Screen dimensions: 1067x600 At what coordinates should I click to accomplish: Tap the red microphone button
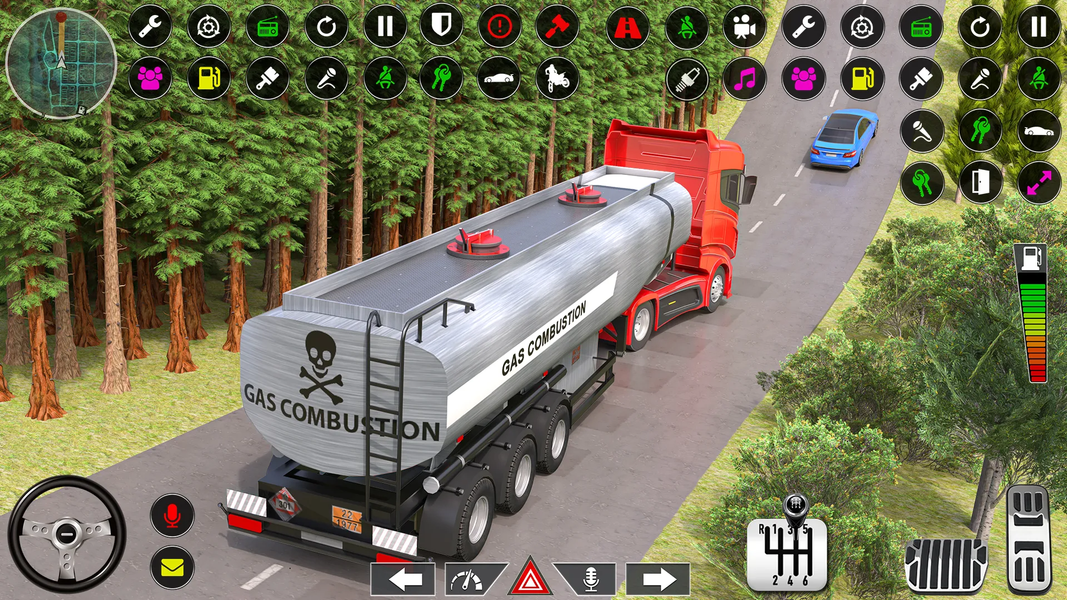[172, 515]
